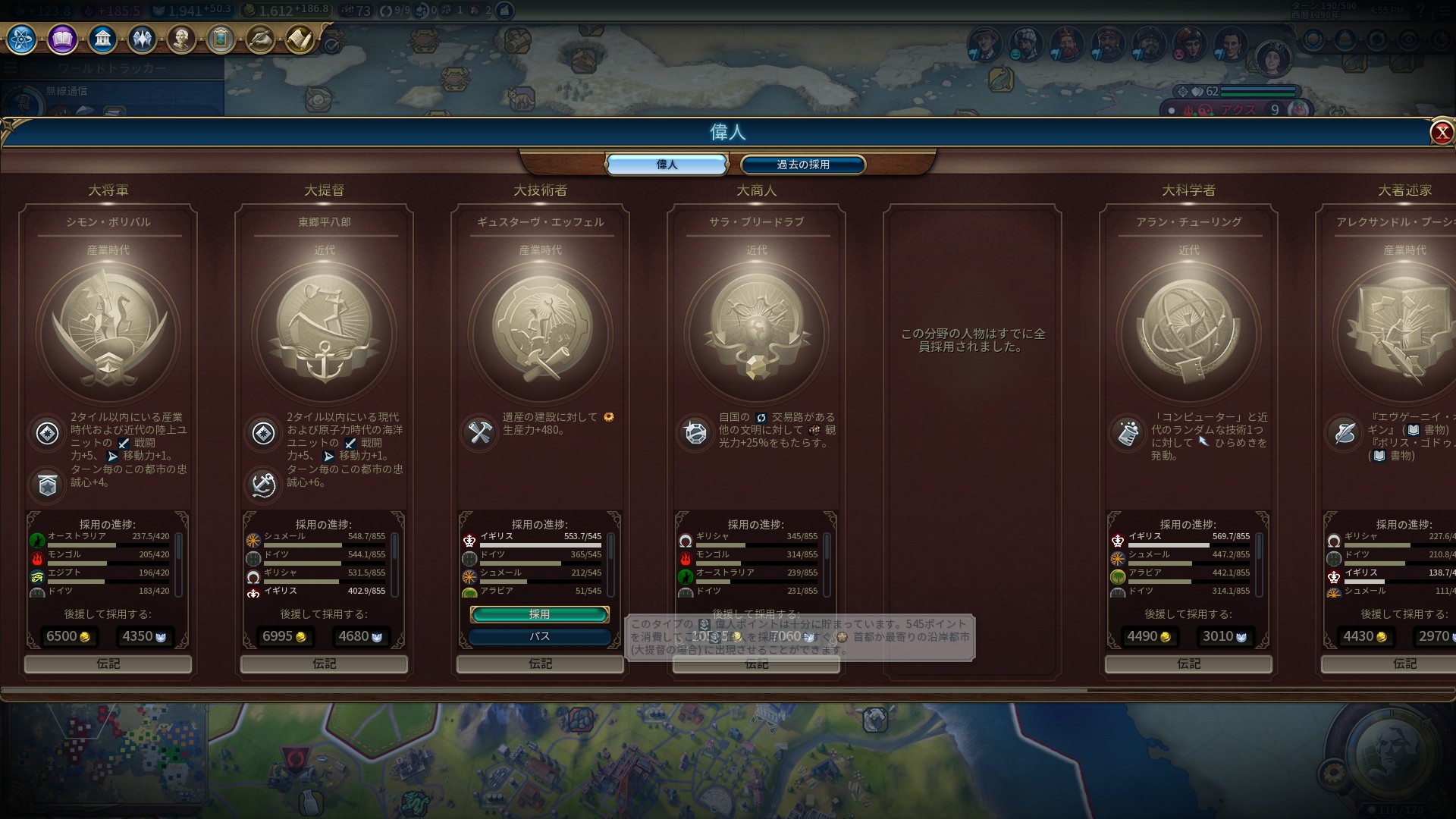Image resolution: width=1456 pixels, height=819 pixels.
Task: Open 伝記 for Simón Bolívar
Action: coord(108,664)
